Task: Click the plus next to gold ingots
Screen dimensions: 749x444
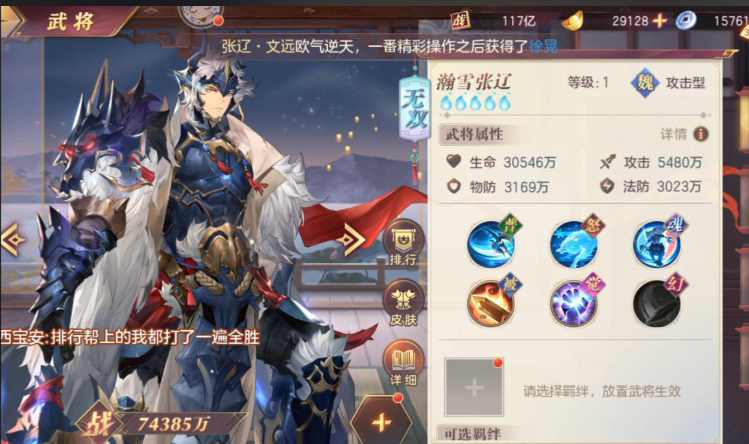Action: [660, 20]
